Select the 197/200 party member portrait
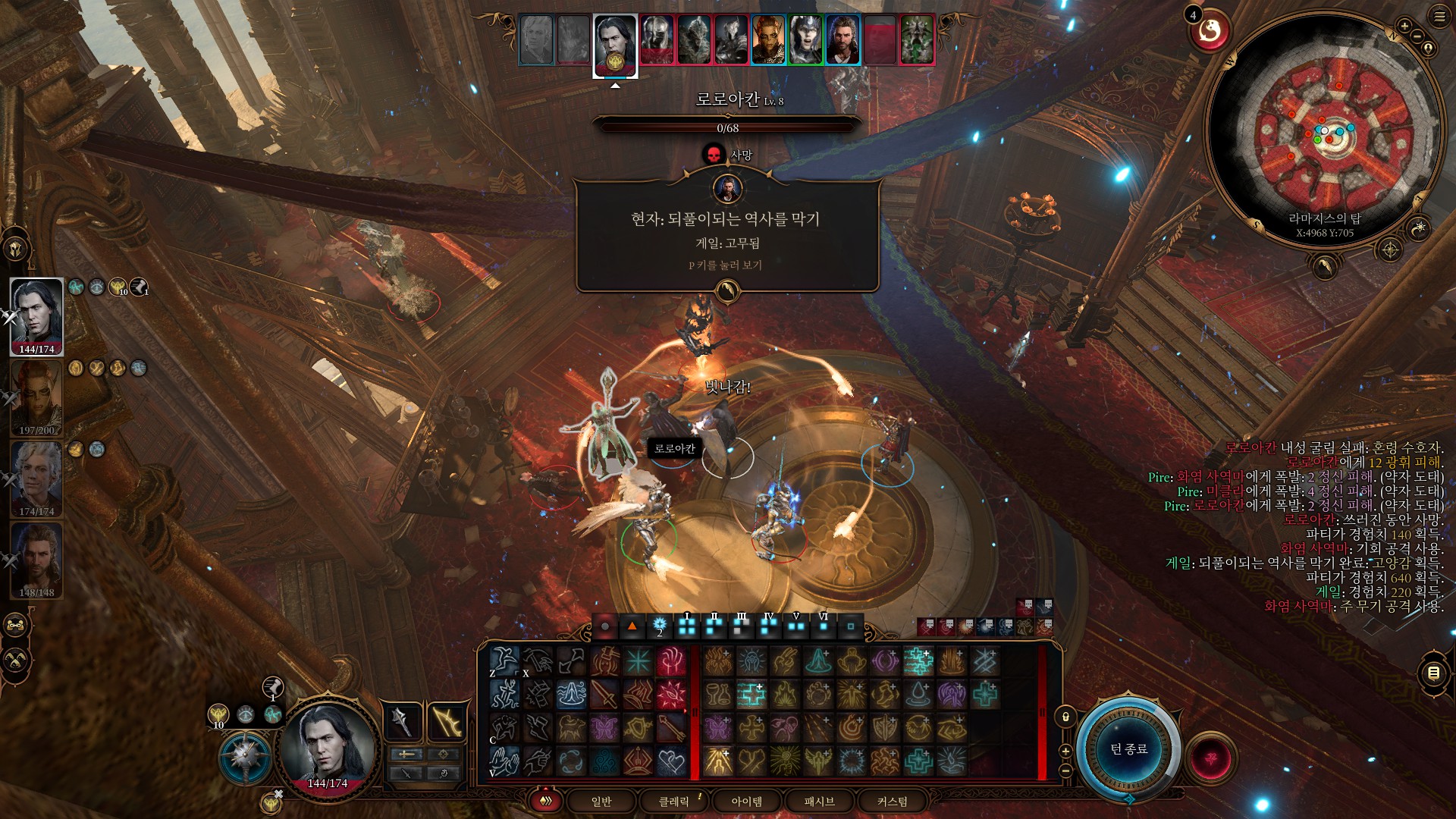Image resolution: width=1456 pixels, height=819 pixels. (36, 398)
